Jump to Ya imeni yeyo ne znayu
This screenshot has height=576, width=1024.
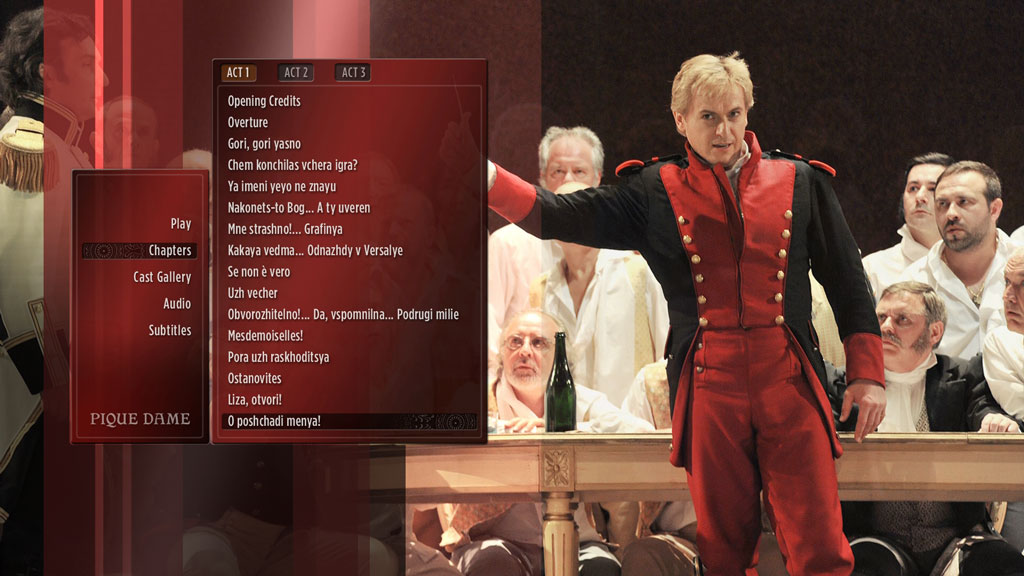point(281,187)
